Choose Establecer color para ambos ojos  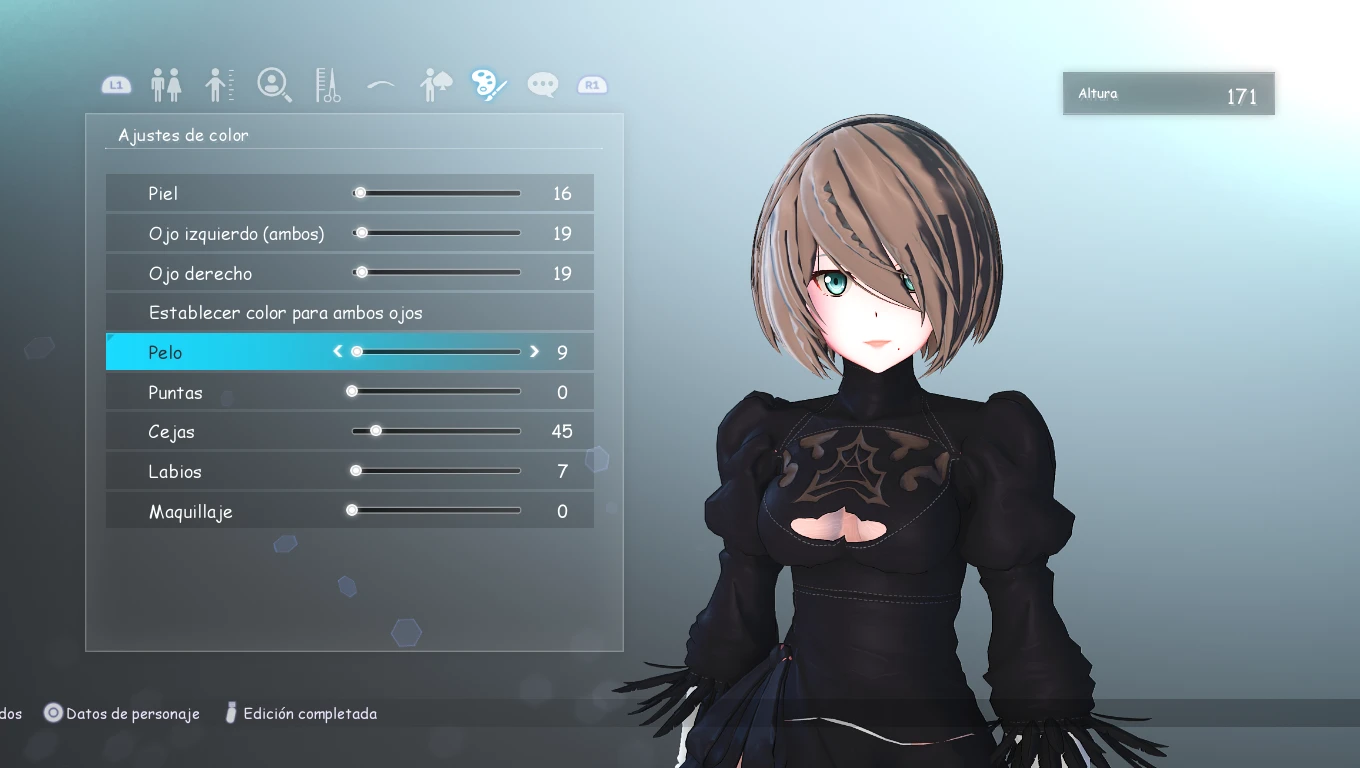[286, 313]
